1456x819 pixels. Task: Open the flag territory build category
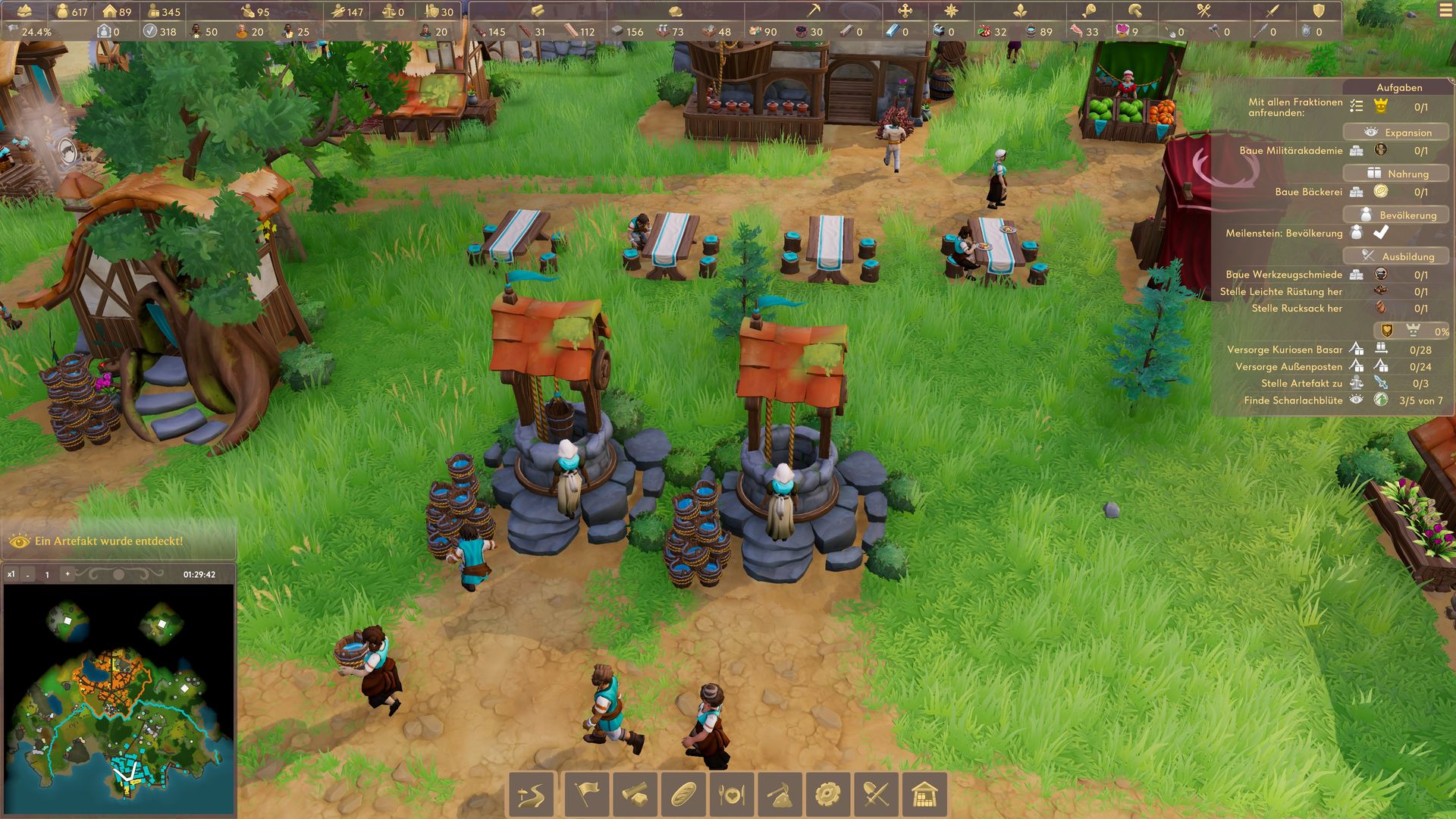[586, 795]
